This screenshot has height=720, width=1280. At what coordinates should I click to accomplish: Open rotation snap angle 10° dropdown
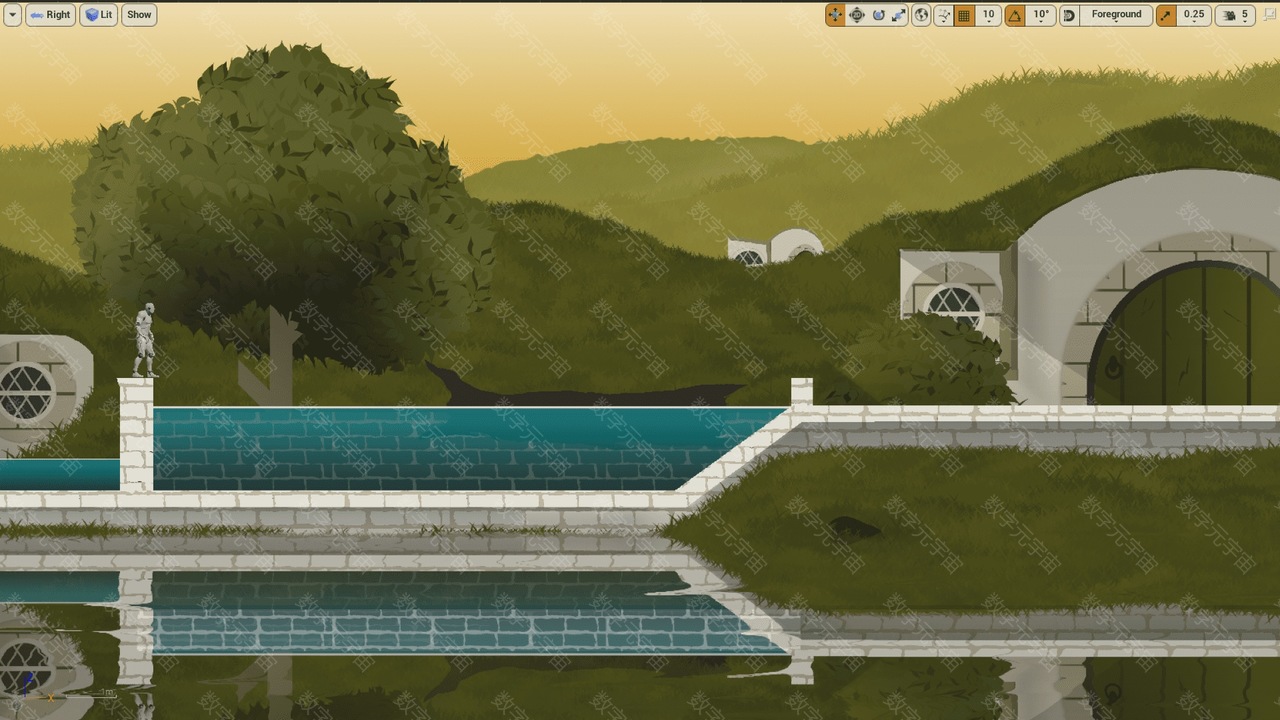point(1041,15)
